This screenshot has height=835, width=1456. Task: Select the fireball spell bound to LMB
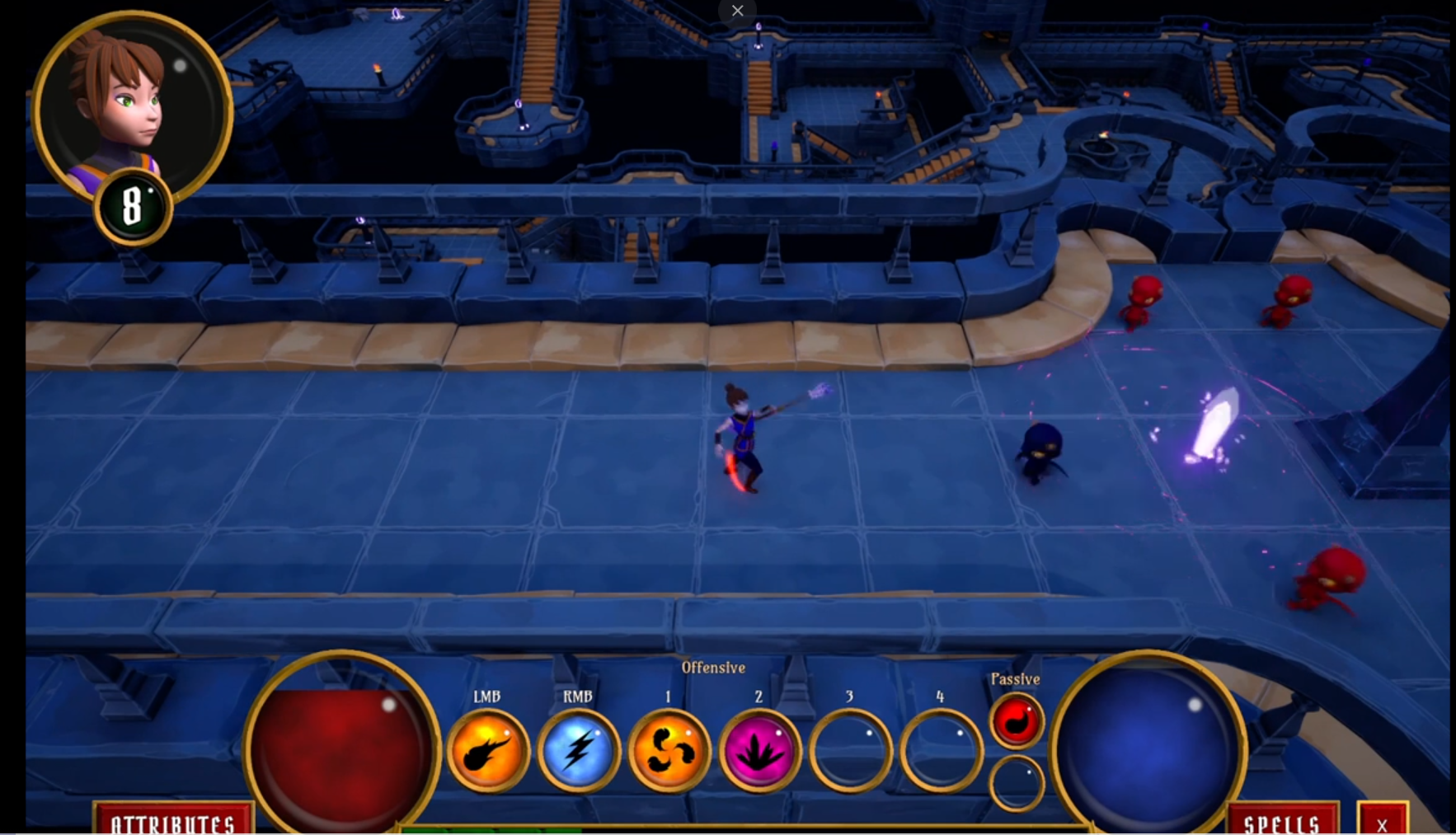[488, 752]
